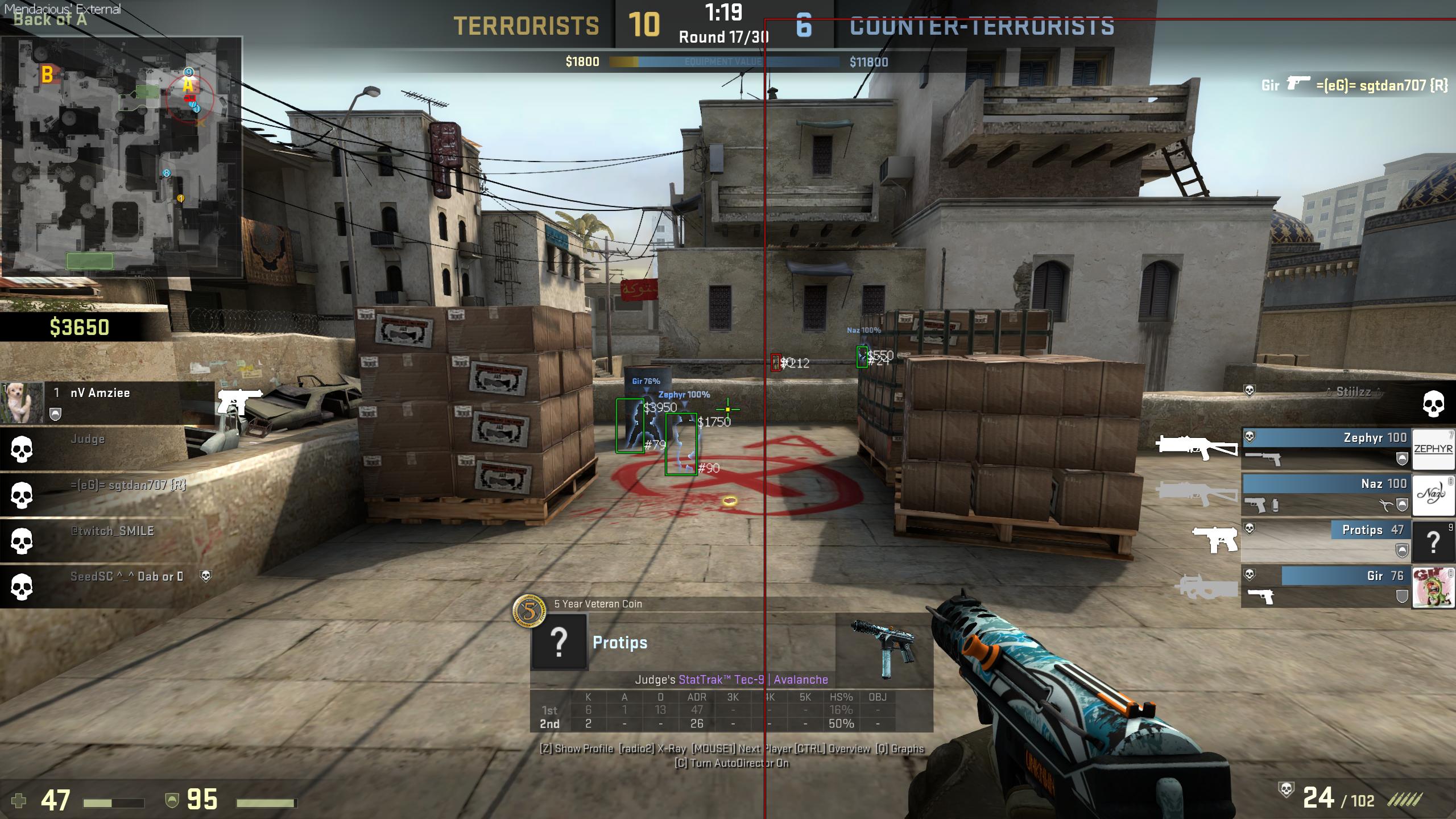Screen dimensions: 1456x819
Task: Click the Gir kill feed entry
Action: click(x=1354, y=85)
